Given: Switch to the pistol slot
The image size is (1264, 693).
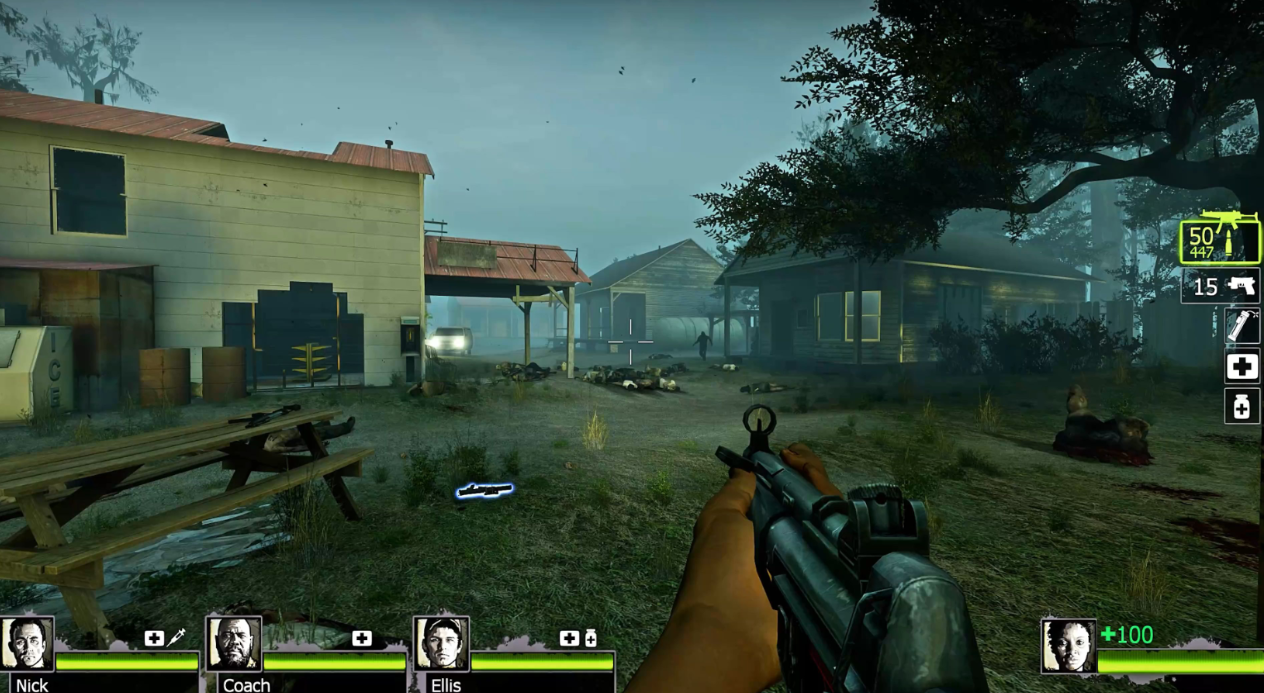Looking at the screenshot, I should coord(1220,287).
